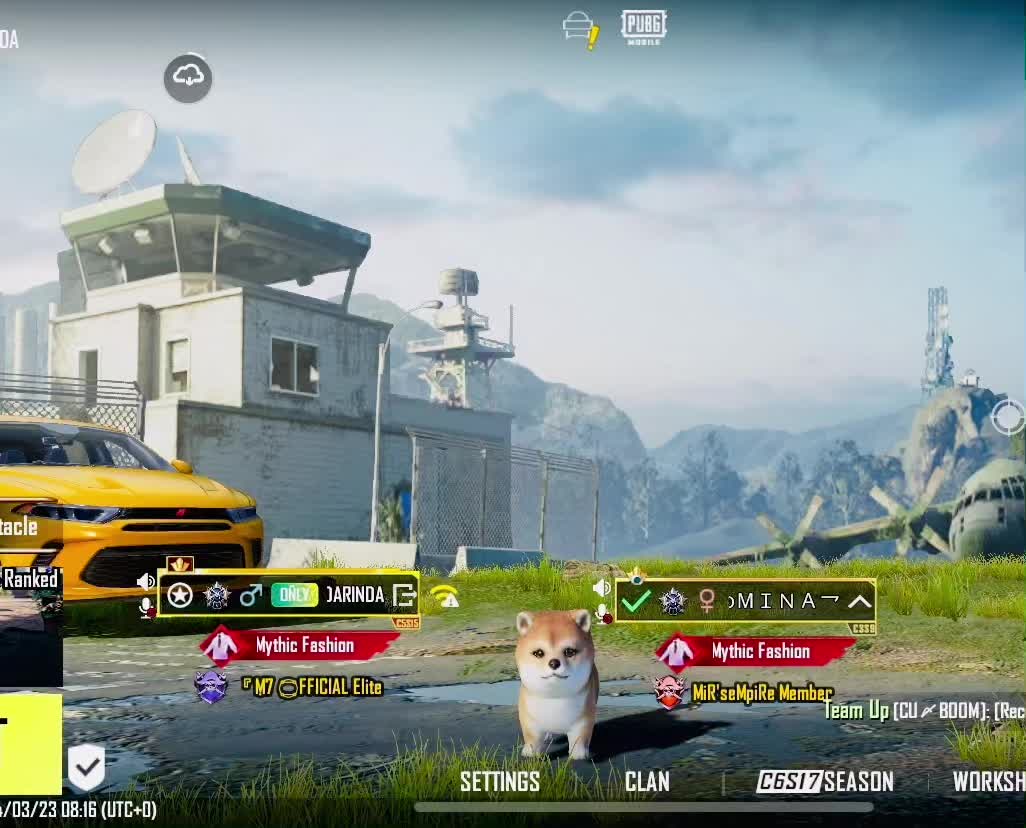The height and width of the screenshot is (828, 1026).
Task: Click the PUBG Mobile logo
Action: (x=643, y=27)
